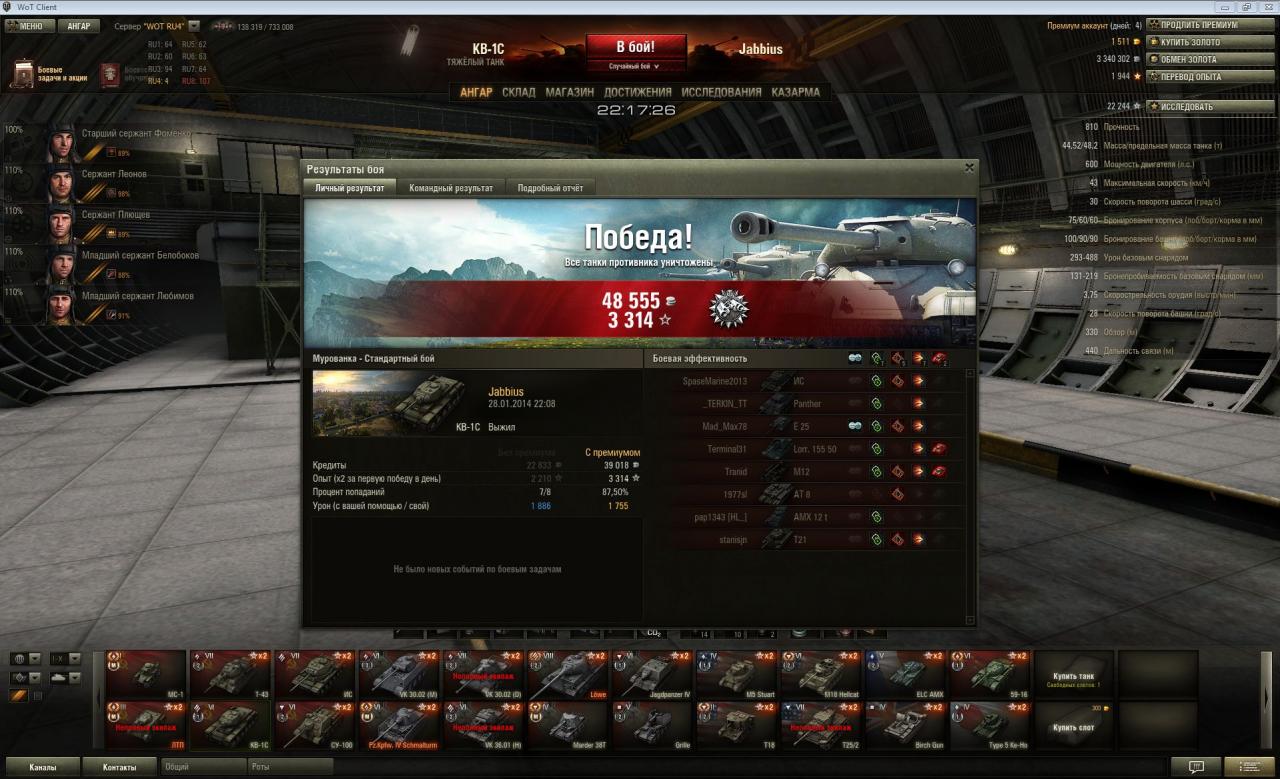Open the МЕНЮ button
1280x779 pixels.
coord(26,26)
